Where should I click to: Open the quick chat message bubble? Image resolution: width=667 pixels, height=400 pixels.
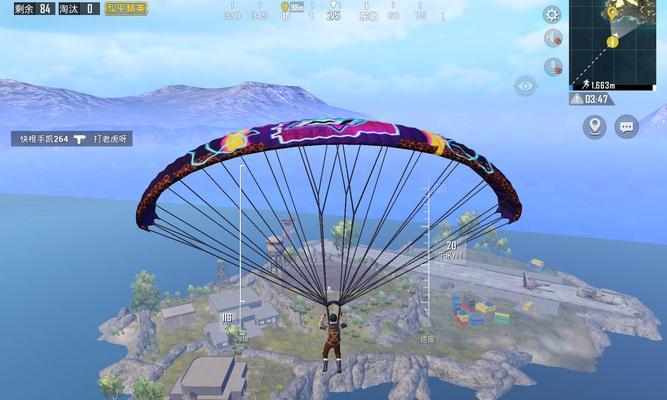(627, 126)
